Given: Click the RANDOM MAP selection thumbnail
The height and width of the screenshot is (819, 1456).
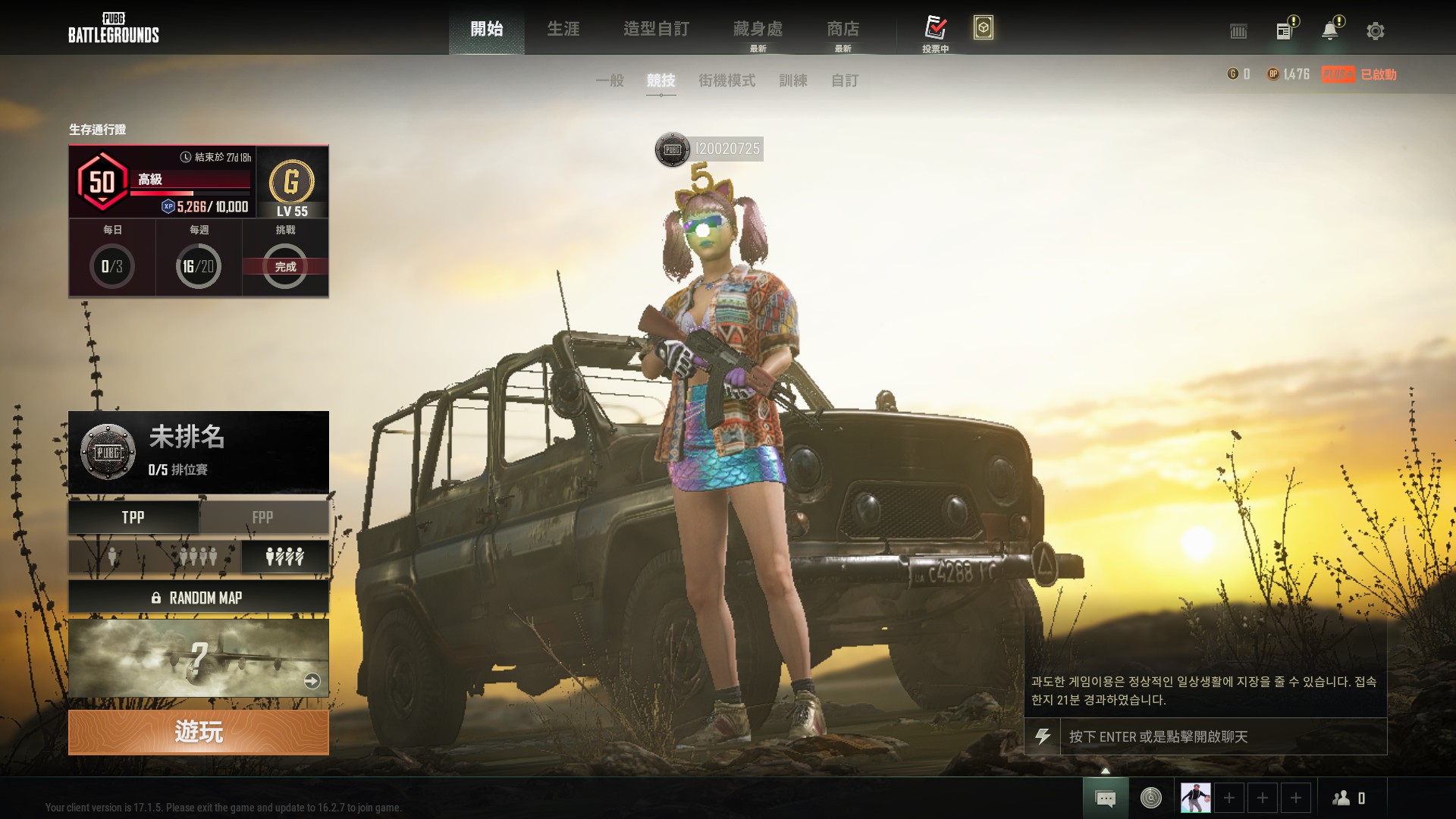Looking at the screenshot, I should point(198,658).
